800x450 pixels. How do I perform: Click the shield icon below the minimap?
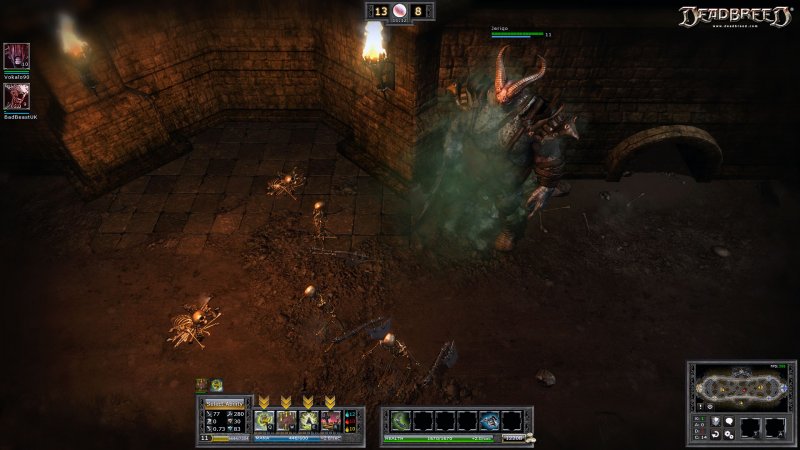point(715,421)
